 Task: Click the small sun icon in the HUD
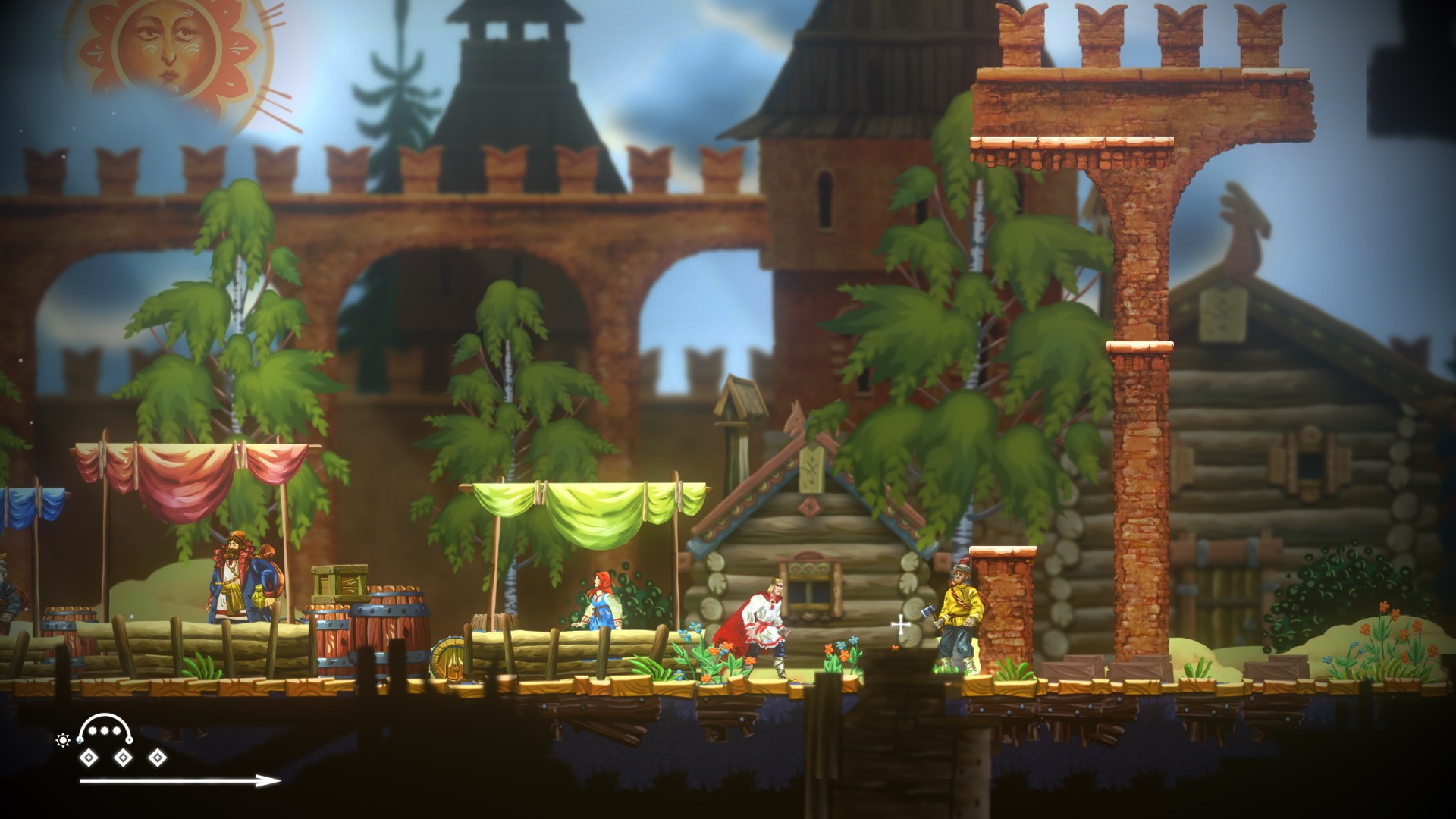pyautogui.click(x=63, y=739)
